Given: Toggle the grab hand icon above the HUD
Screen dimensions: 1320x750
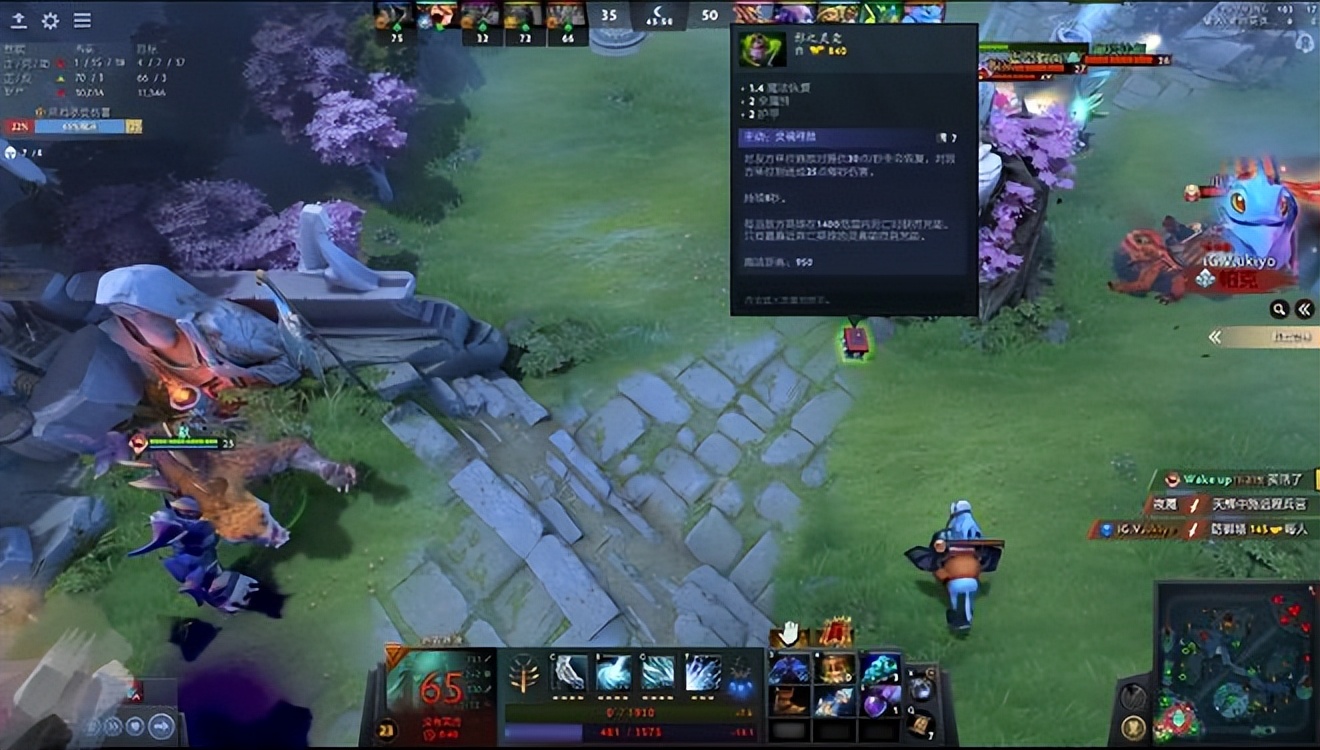Looking at the screenshot, I should (789, 632).
